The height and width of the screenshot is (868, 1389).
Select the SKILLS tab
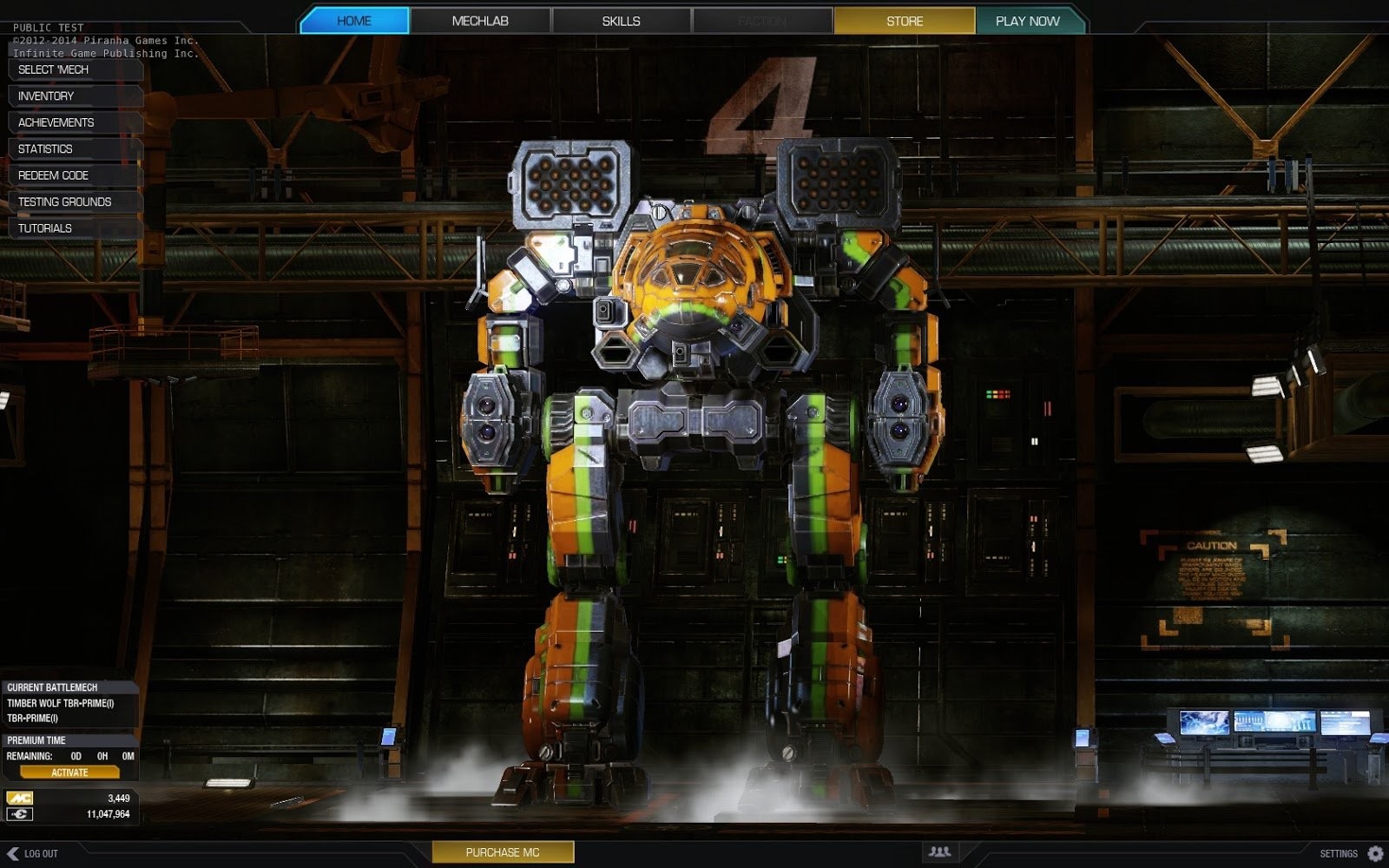[621, 20]
